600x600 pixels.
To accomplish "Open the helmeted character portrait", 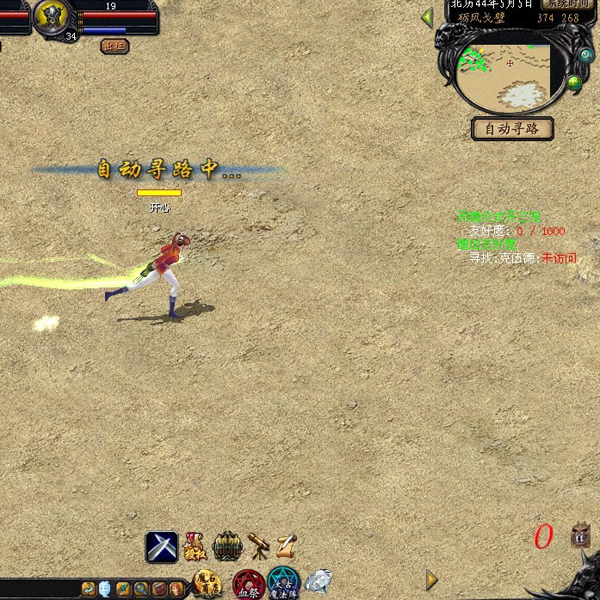I will 52,16.
